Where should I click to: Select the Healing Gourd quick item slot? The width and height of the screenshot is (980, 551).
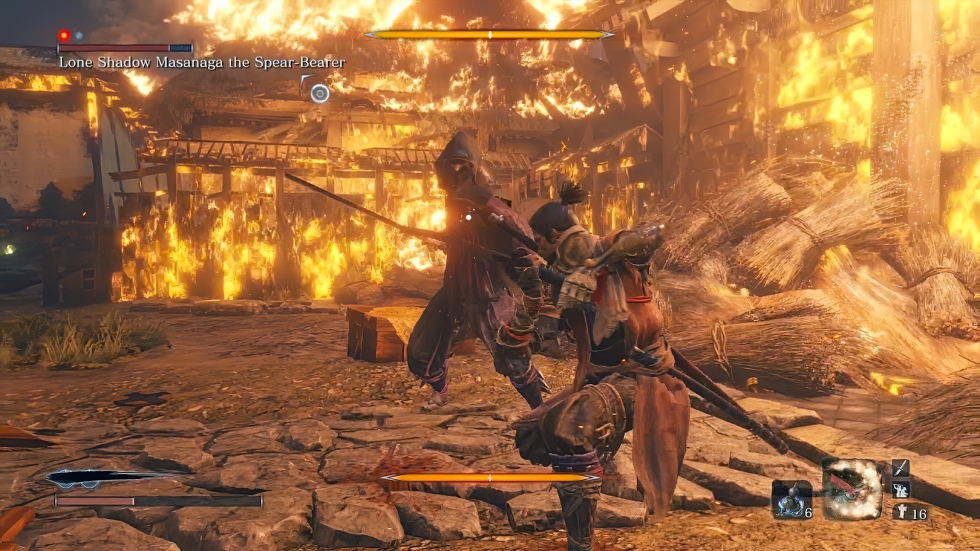pos(790,498)
